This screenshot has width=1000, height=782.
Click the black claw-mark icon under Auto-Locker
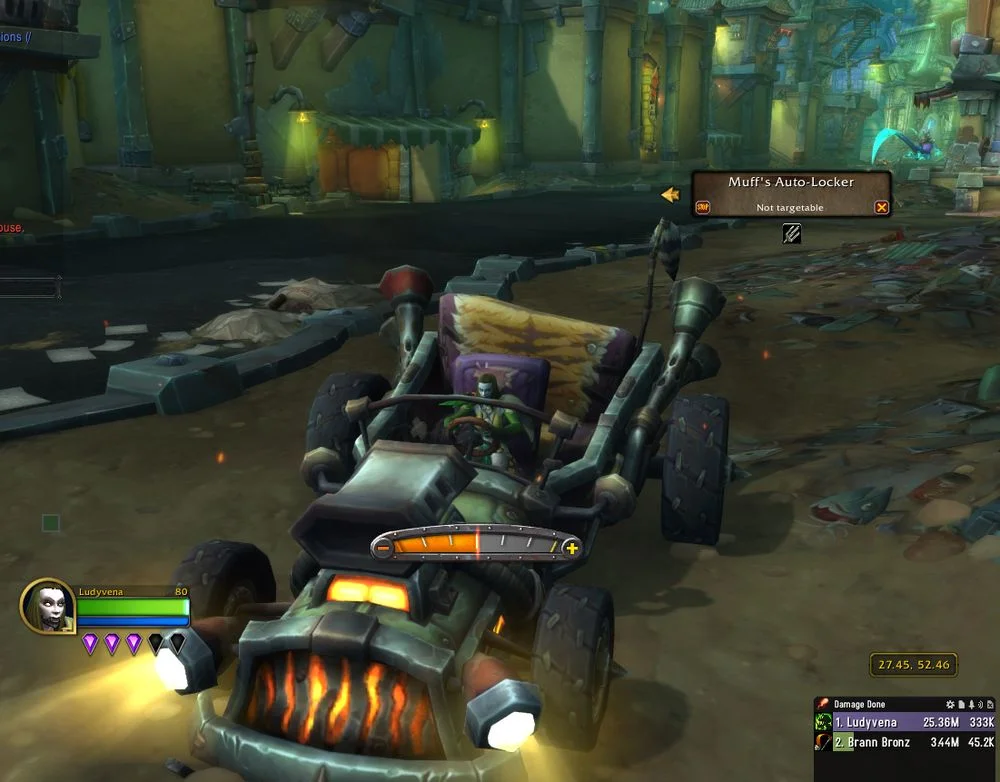tap(791, 234)
